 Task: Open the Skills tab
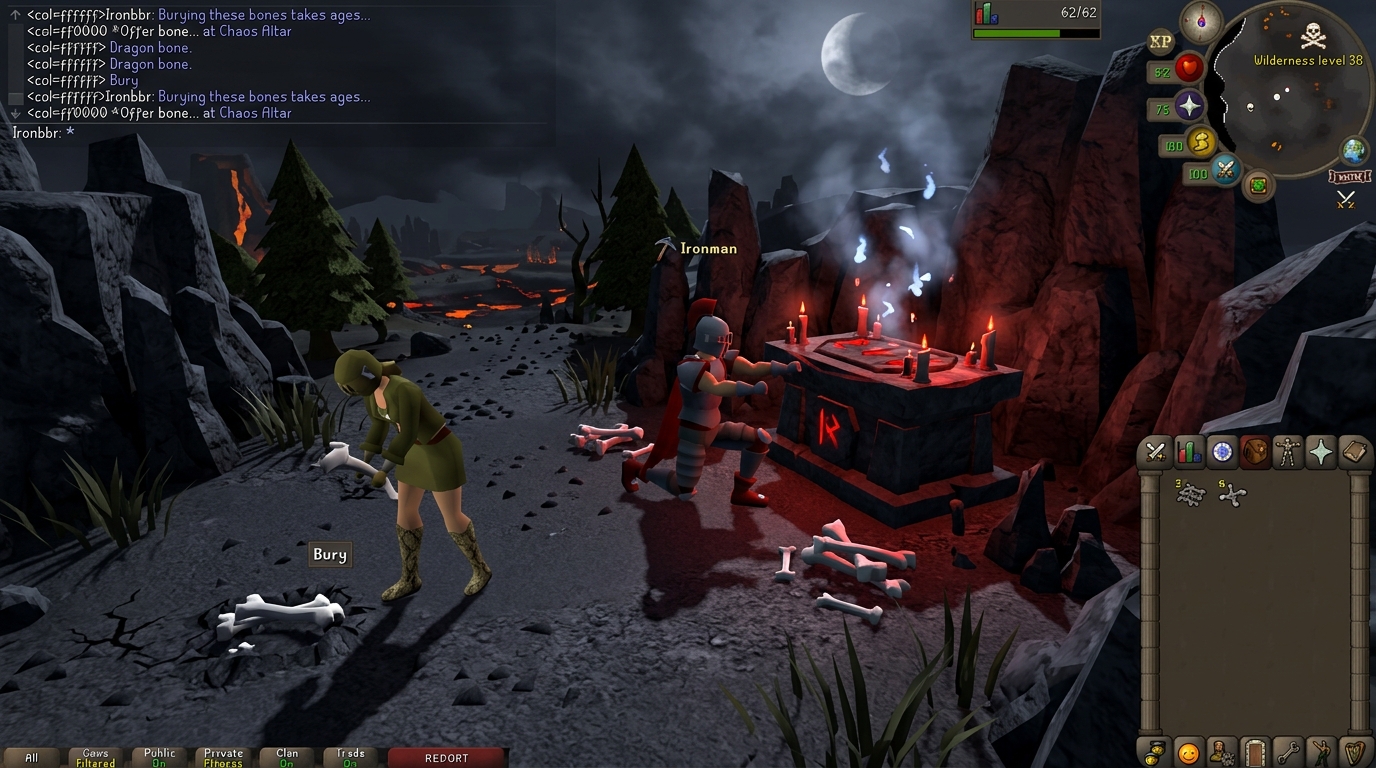(x=1189, y=452)
